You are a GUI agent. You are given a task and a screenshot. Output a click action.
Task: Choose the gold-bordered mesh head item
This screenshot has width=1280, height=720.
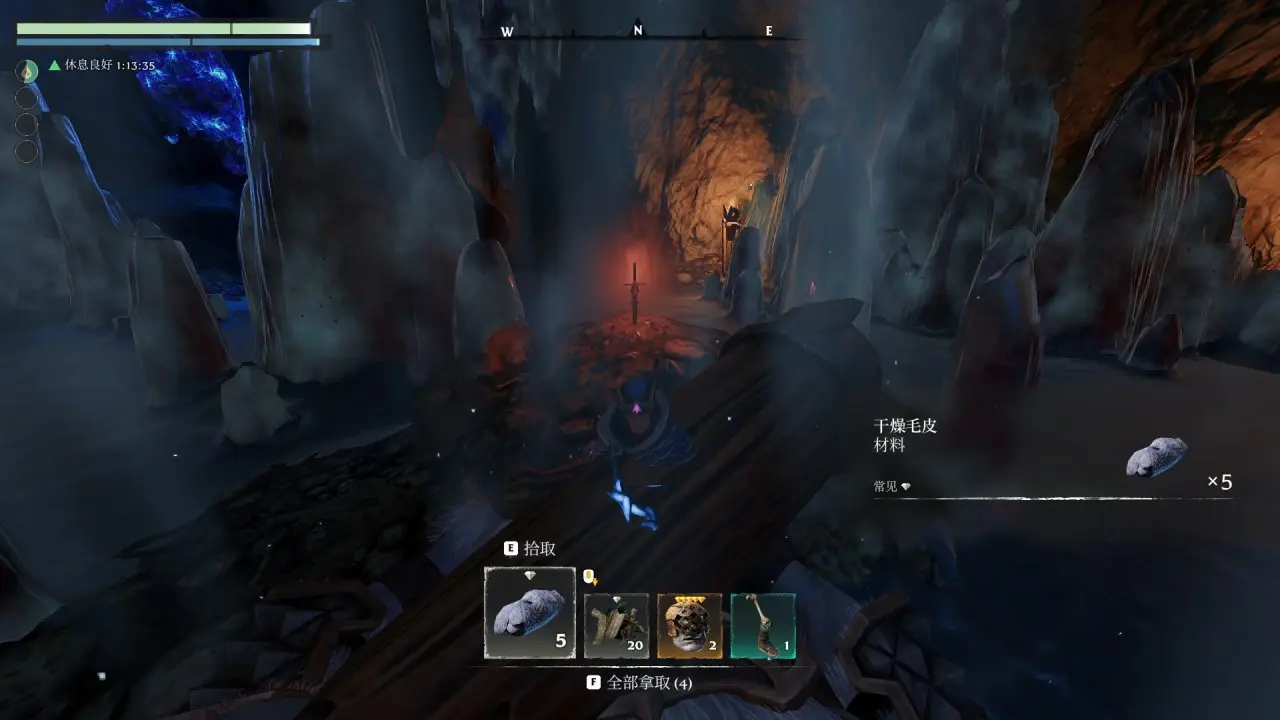(690, 626)
